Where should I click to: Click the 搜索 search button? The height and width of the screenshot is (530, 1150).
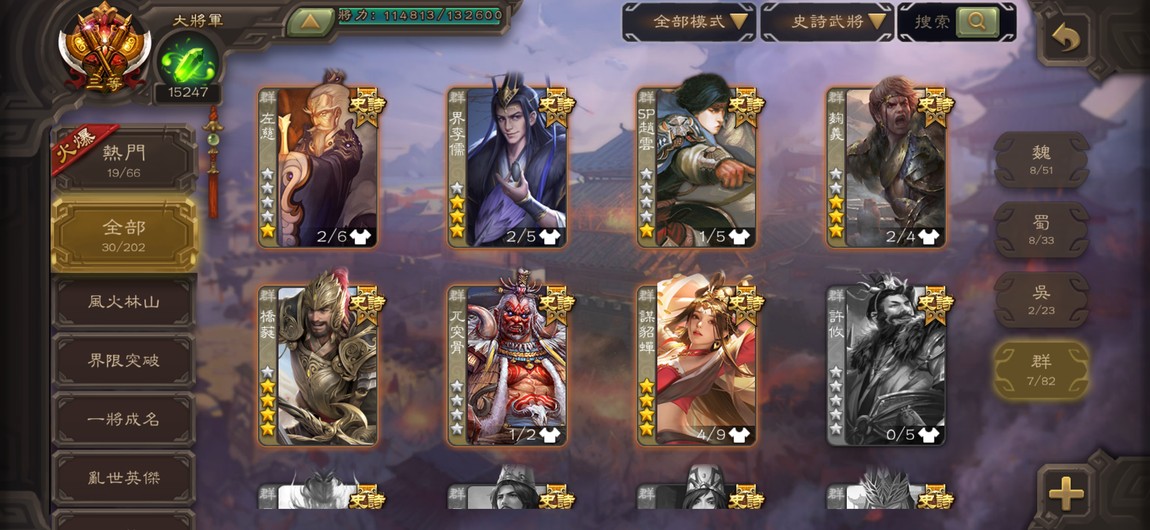pos(956,21)
